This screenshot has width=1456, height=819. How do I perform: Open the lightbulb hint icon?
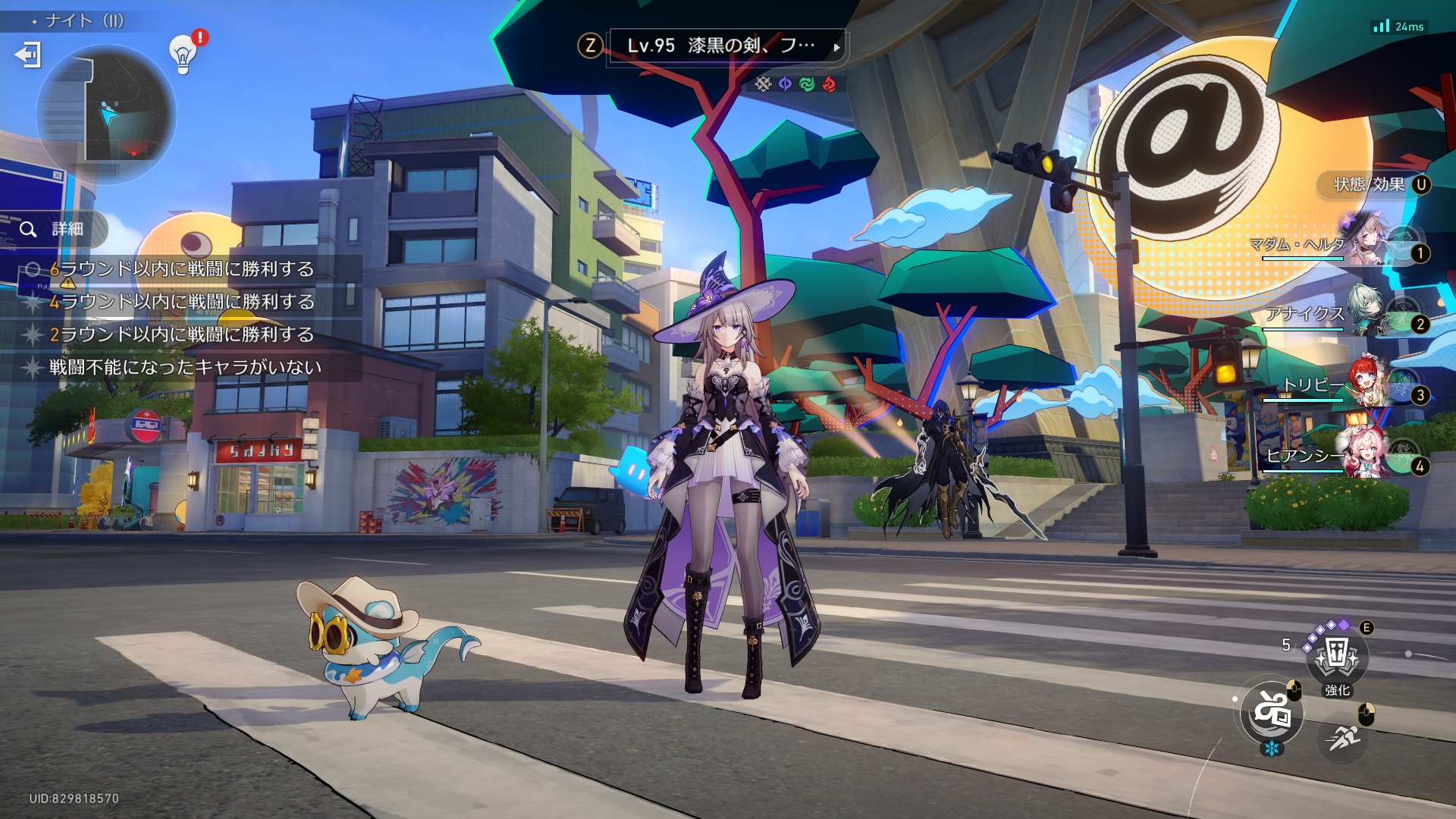(x=183, y=54)
